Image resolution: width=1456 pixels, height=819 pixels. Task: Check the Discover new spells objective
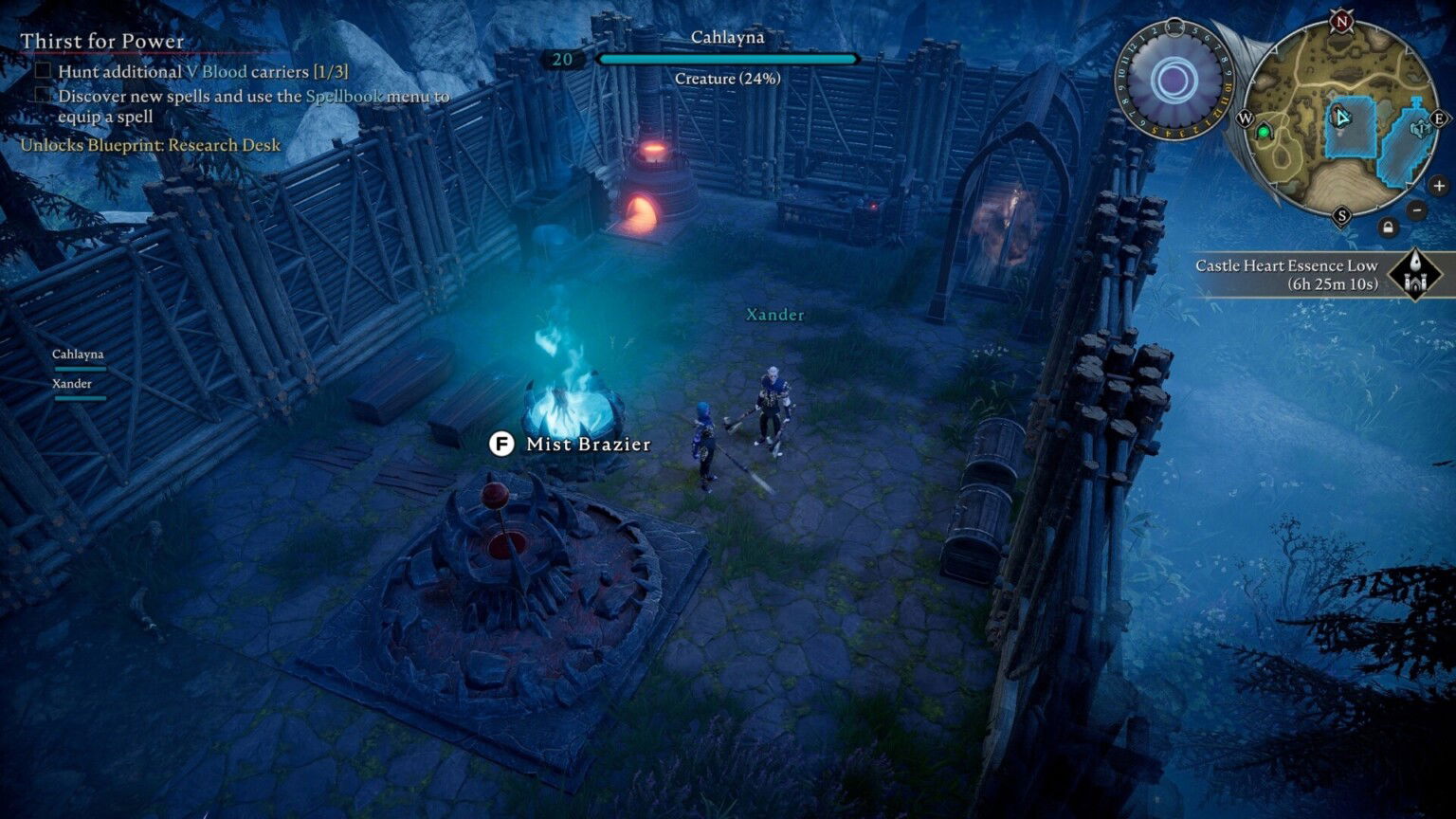42,94
